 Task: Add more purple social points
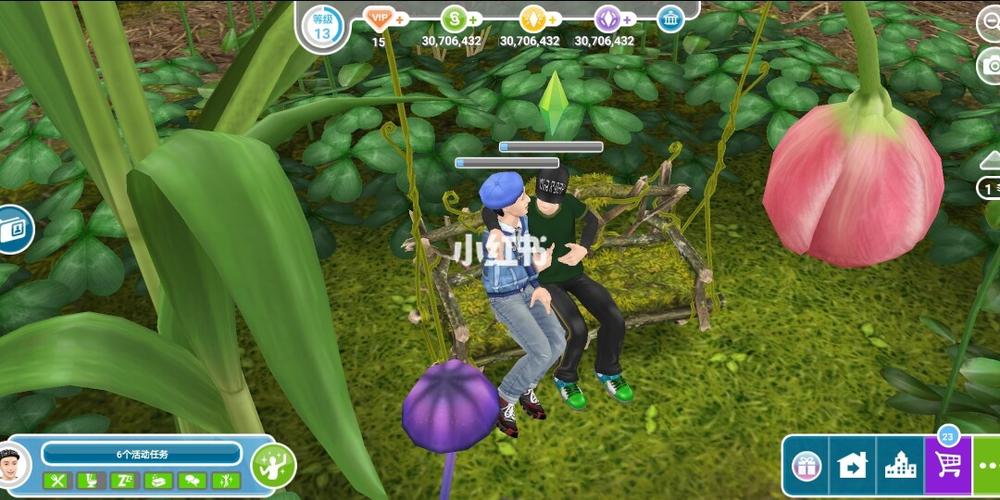(628, 19)
